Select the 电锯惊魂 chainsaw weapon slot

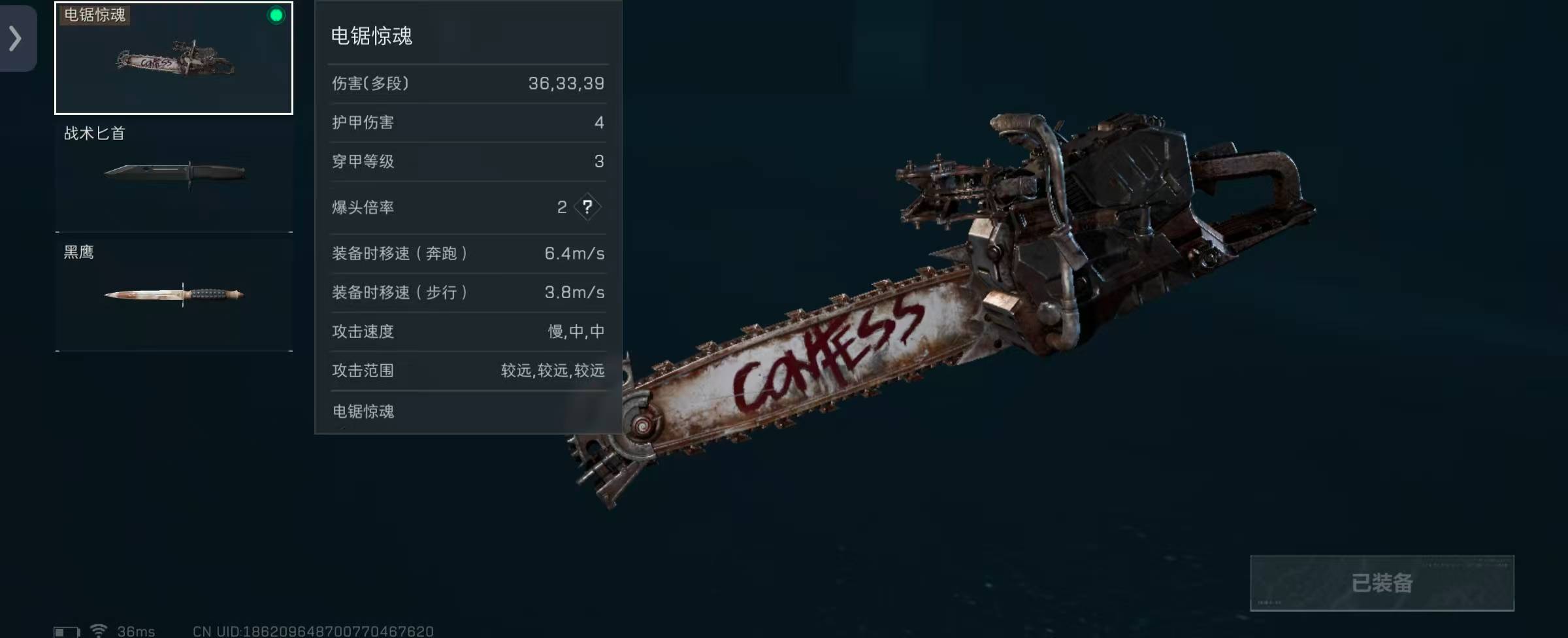pyautogui.click(x=174, y=59)
